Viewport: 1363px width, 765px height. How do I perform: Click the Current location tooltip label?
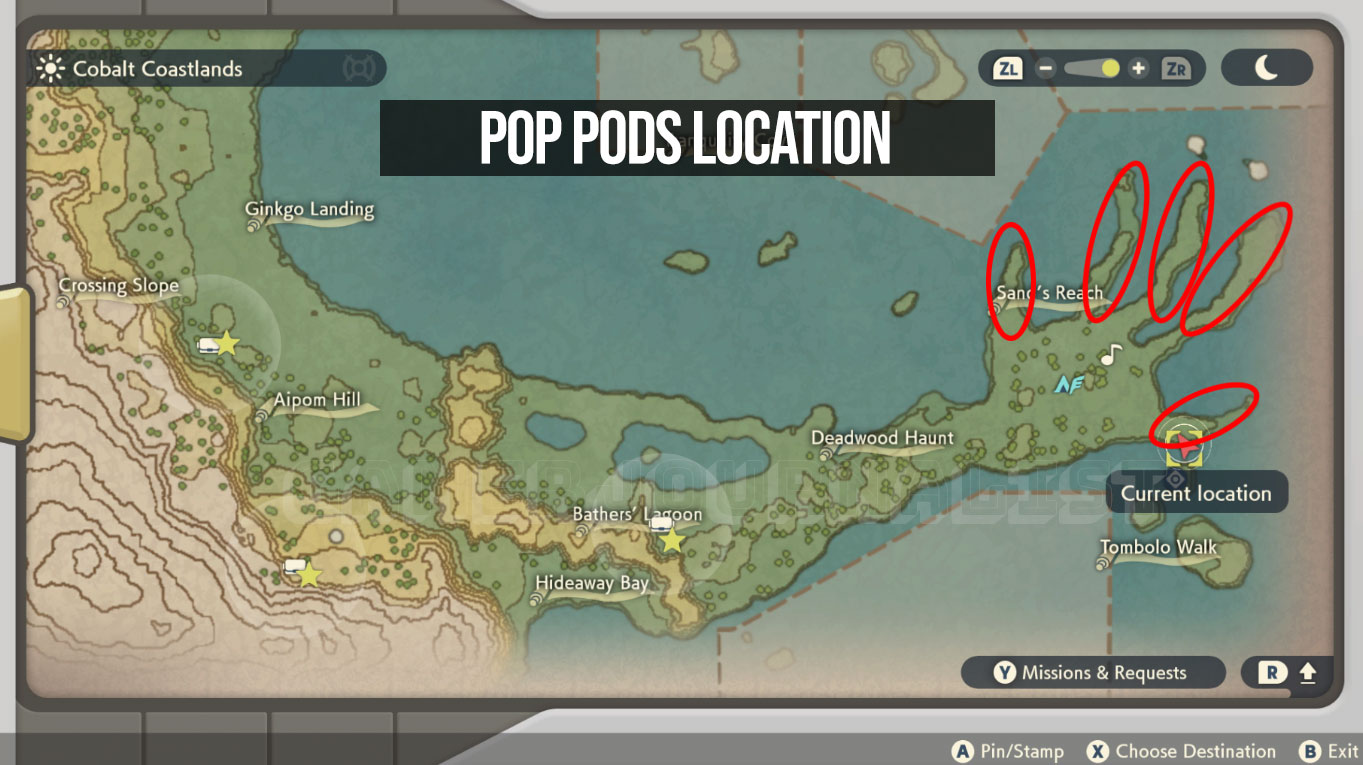pos(1196,492)
